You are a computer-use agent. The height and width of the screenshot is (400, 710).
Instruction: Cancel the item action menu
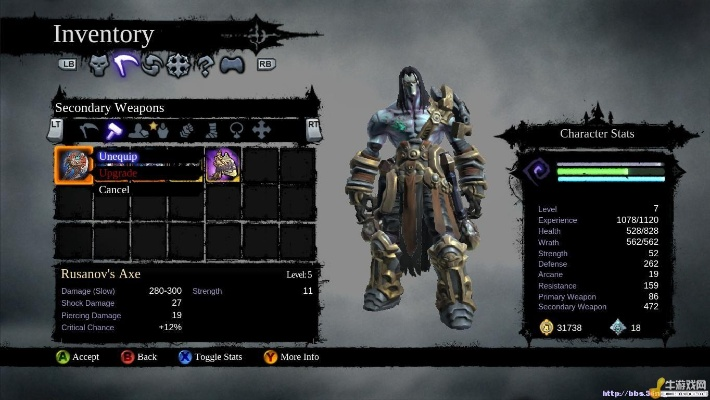pos(114,189)
